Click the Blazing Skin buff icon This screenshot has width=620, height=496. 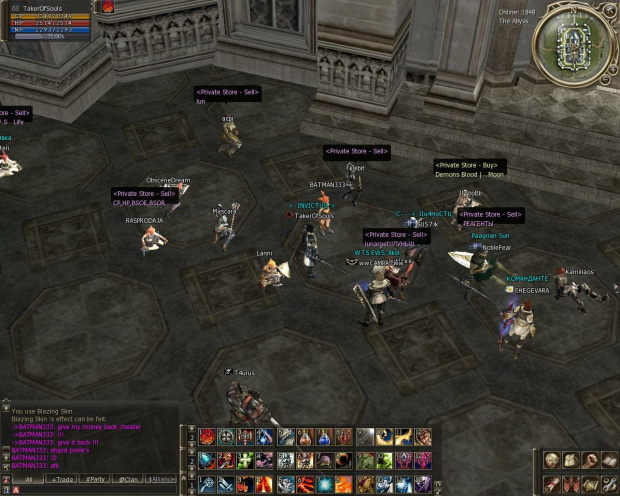(107, 8)
